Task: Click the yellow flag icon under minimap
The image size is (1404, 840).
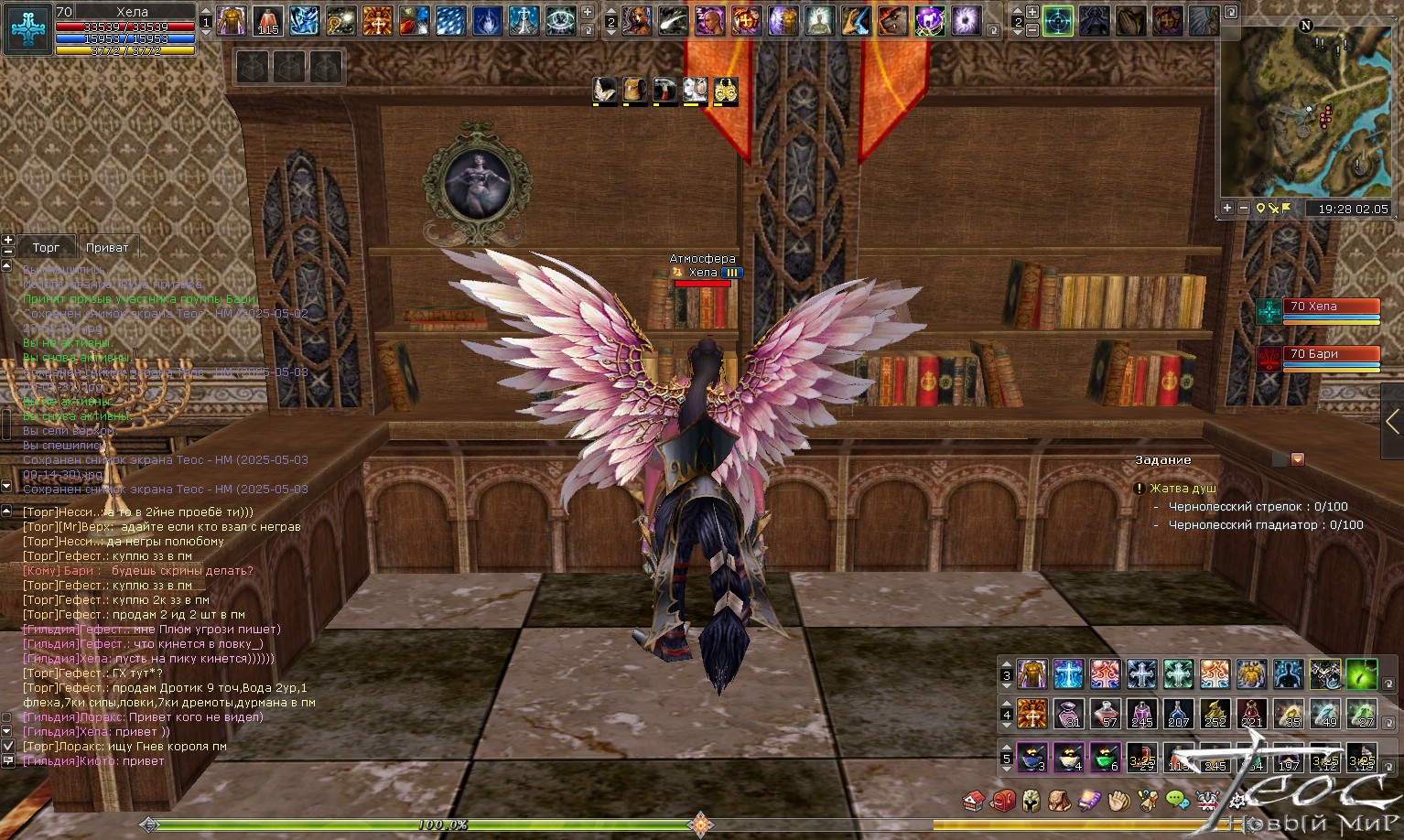Action: point(1287,209)
